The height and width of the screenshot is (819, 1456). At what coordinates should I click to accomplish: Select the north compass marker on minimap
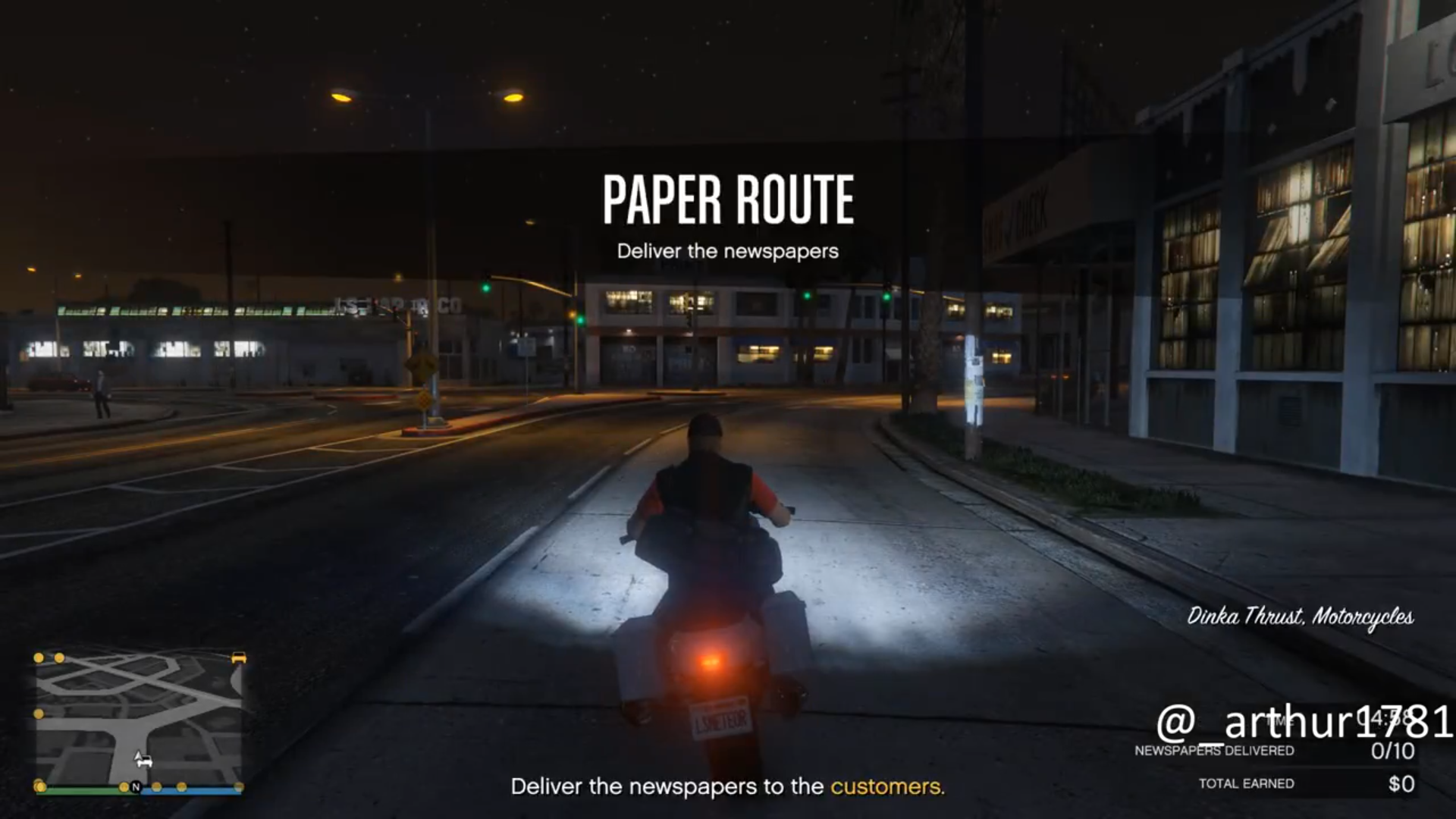[136, 787]
